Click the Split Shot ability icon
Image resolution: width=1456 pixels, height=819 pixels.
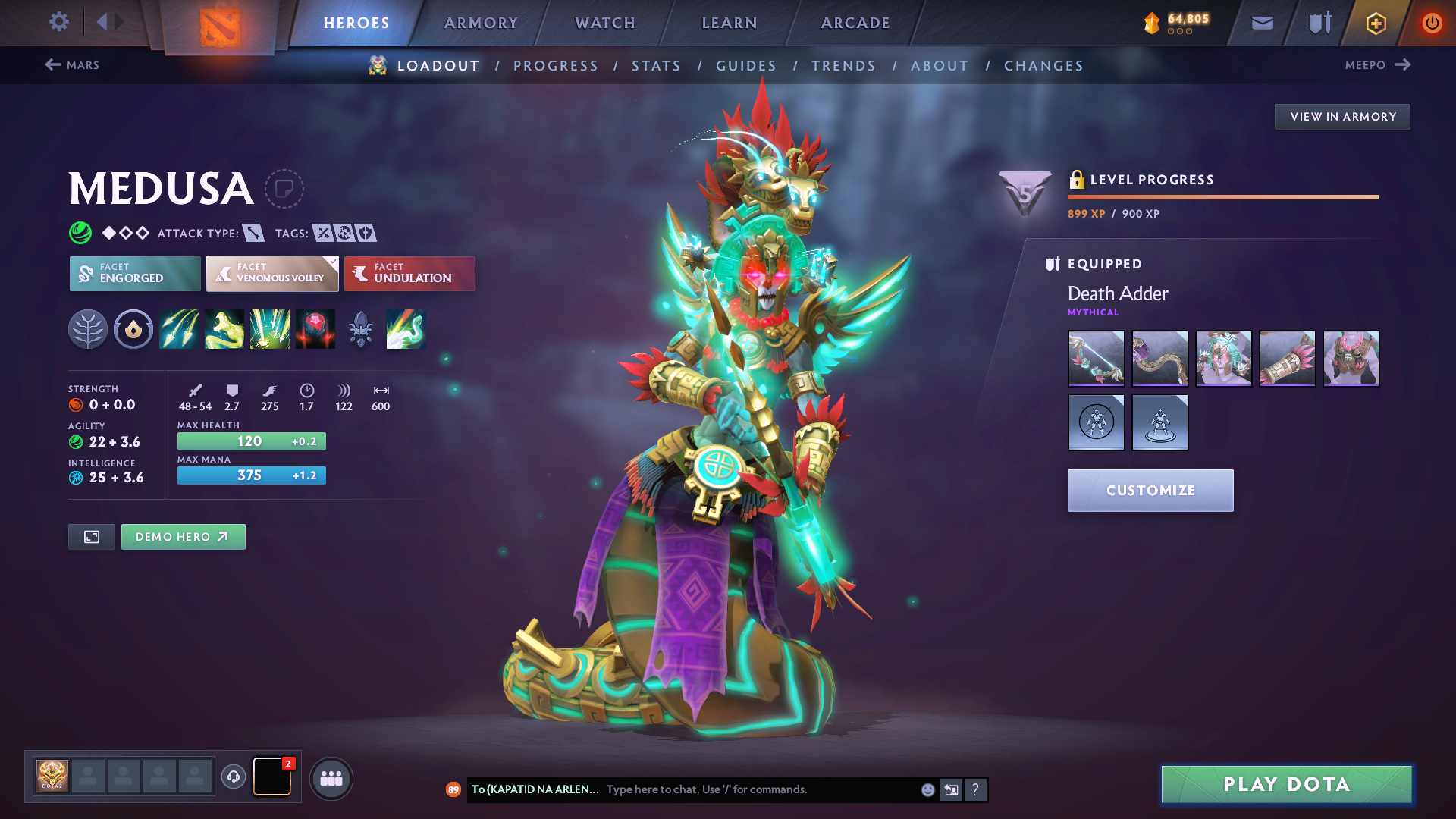pos(179,328)
